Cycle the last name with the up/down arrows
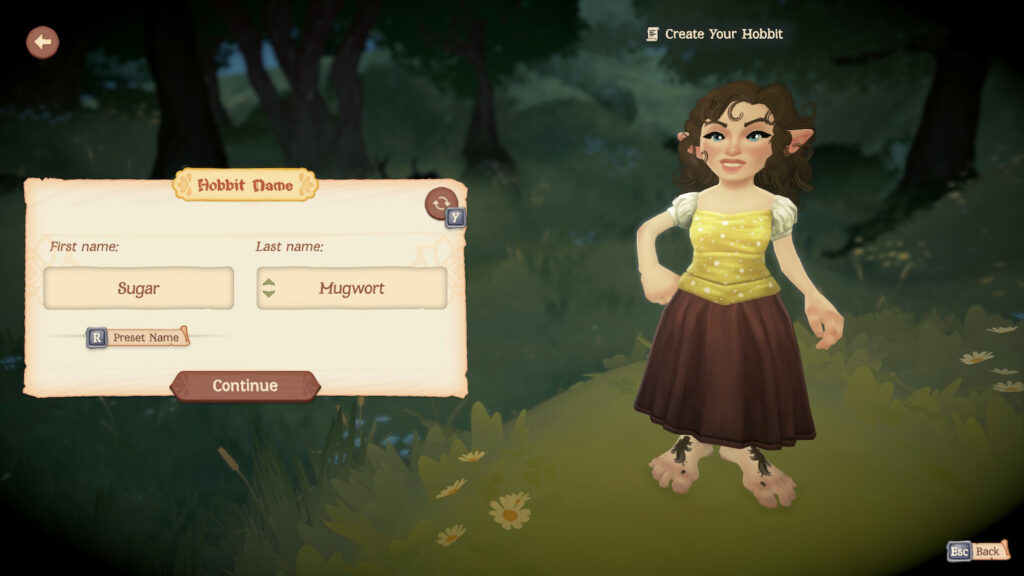Screen dimensions: 1024x576 click(268, 288)
